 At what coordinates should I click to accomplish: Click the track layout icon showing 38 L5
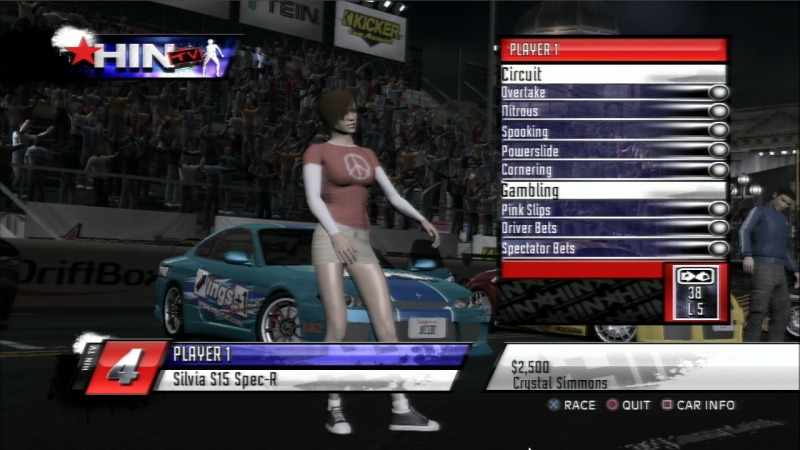(x=695, y=291)
